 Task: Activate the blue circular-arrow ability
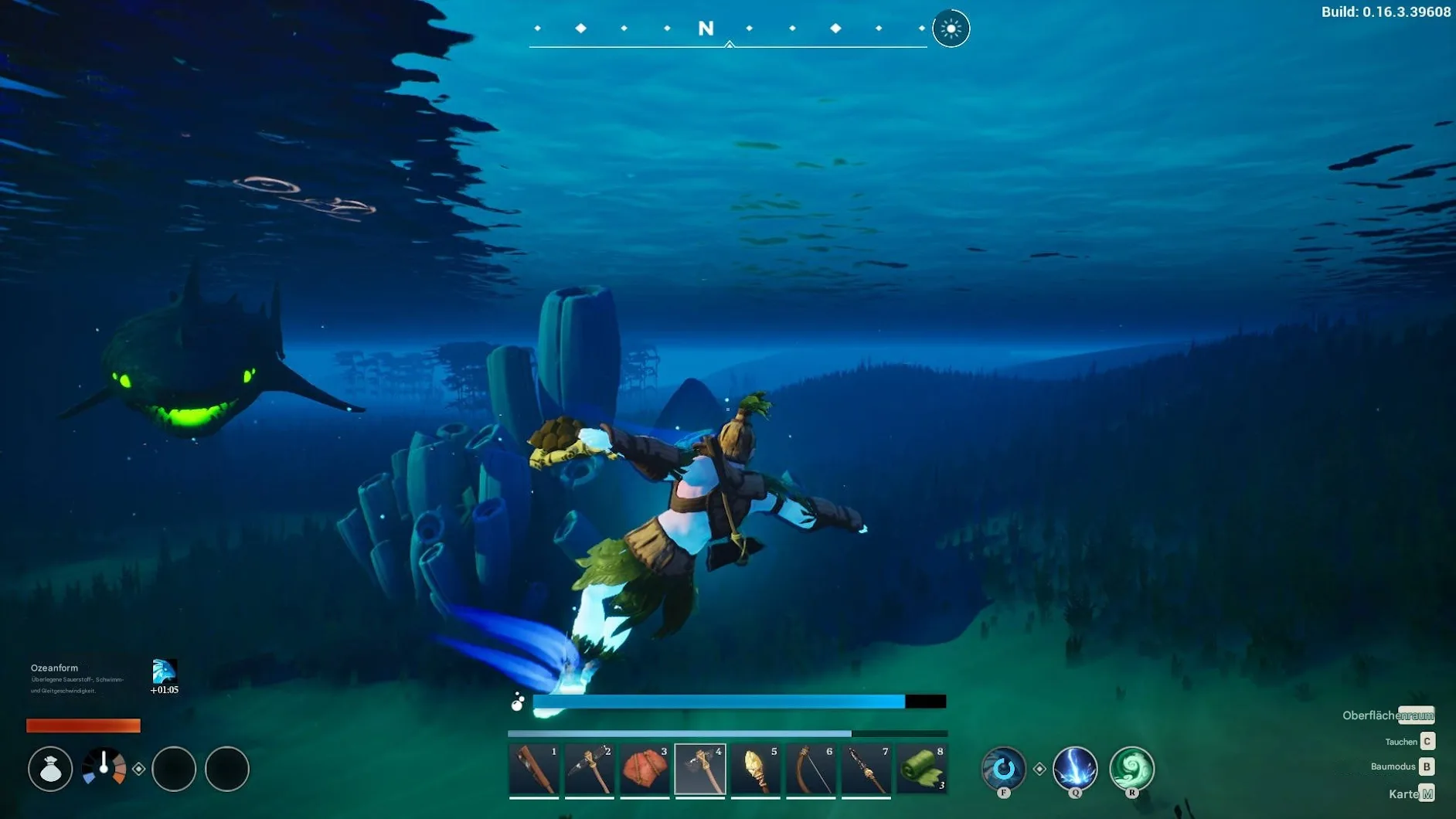[1003, 768]
